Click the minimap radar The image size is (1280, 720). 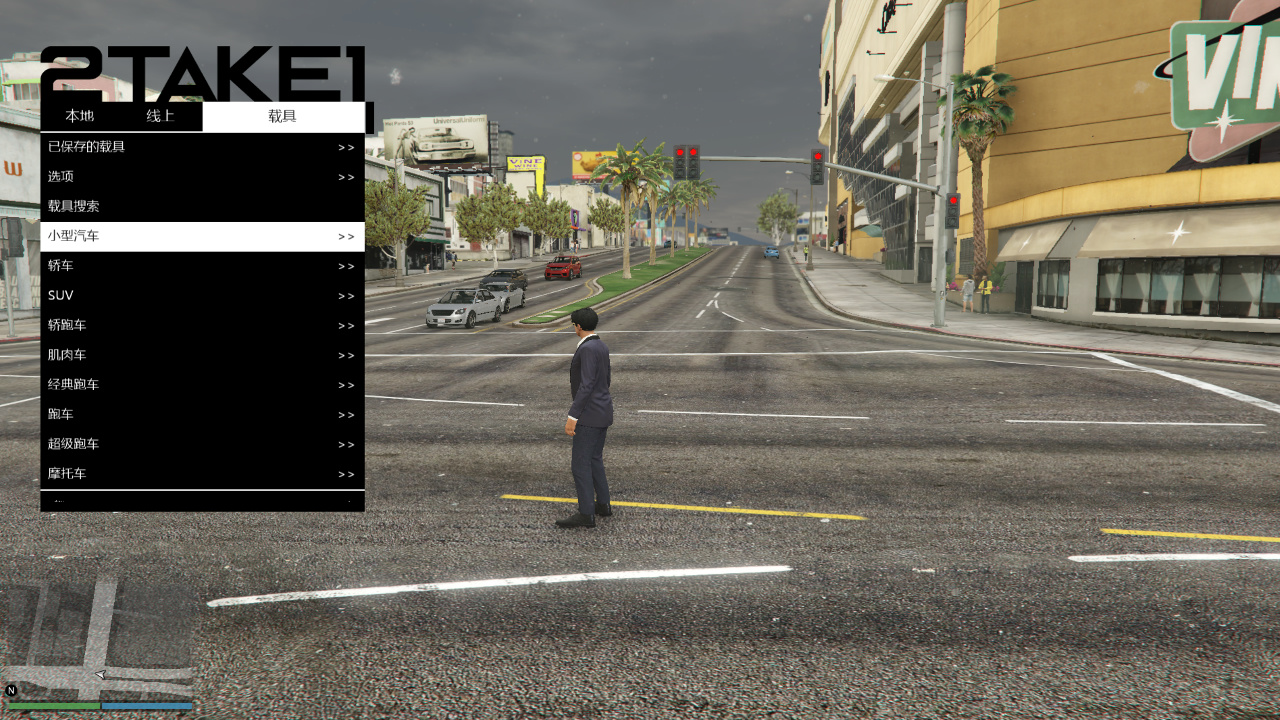point(98,638)
